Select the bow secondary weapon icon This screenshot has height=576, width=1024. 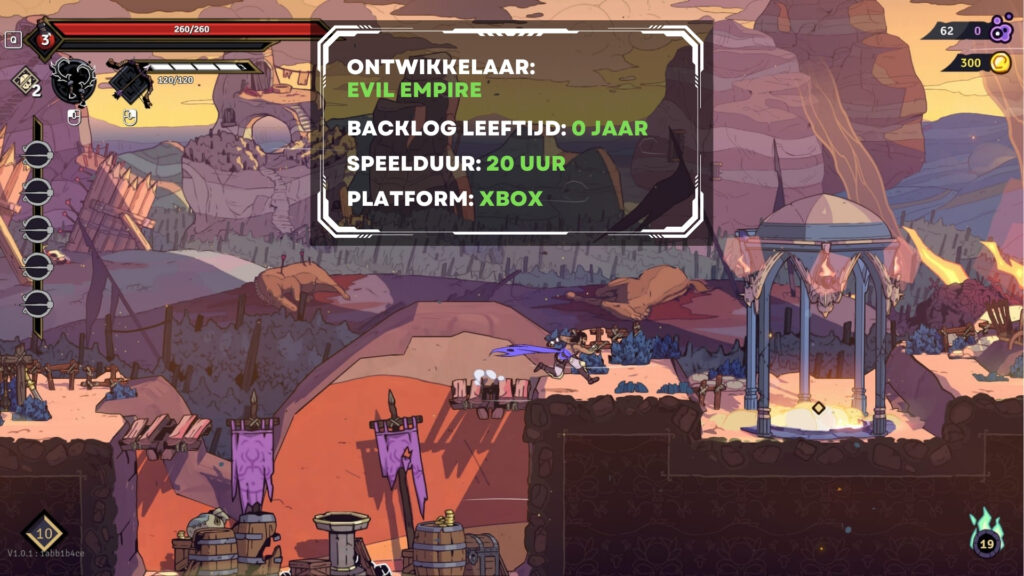[130, 80]
